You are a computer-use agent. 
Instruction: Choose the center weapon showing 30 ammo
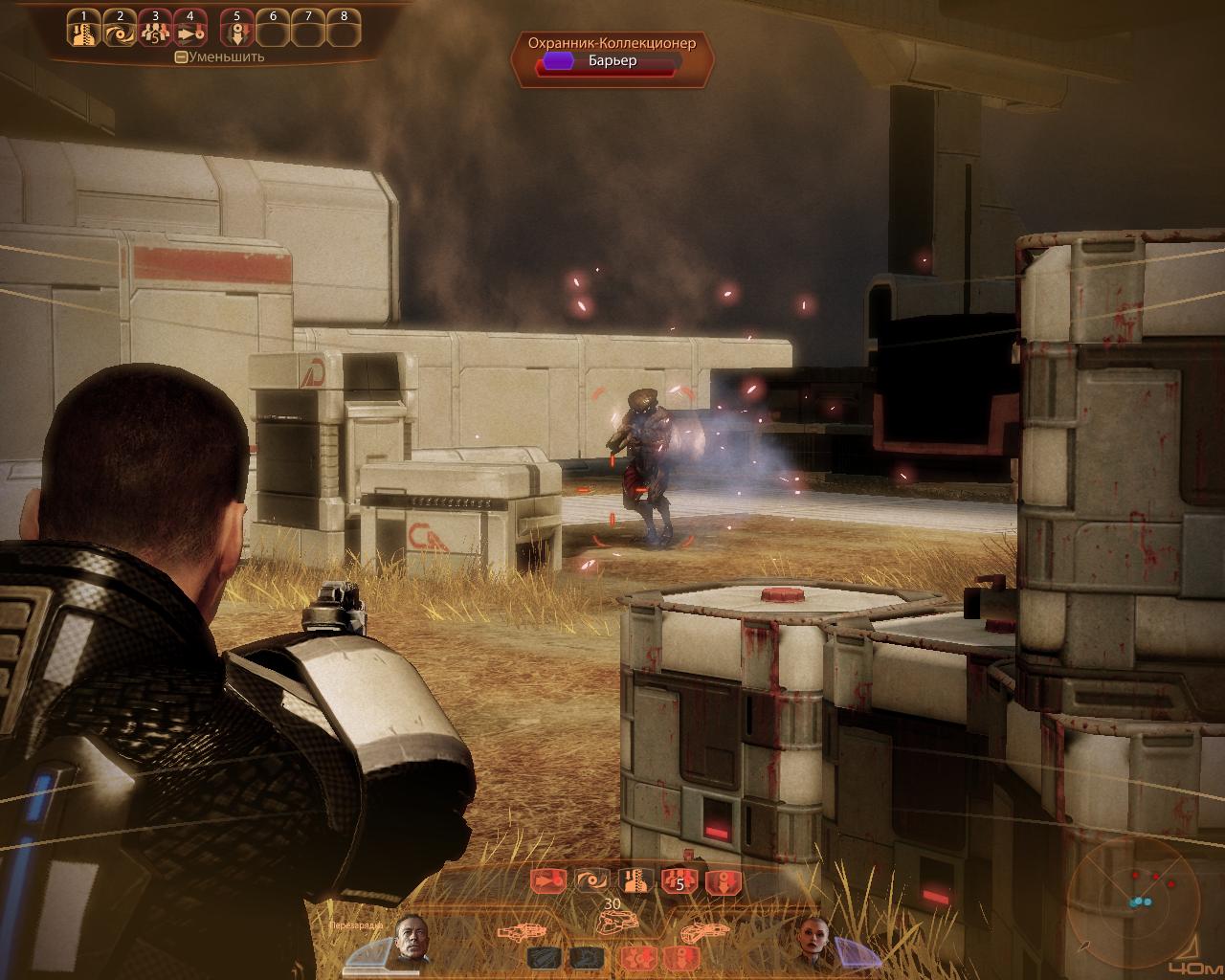[612, 922]
